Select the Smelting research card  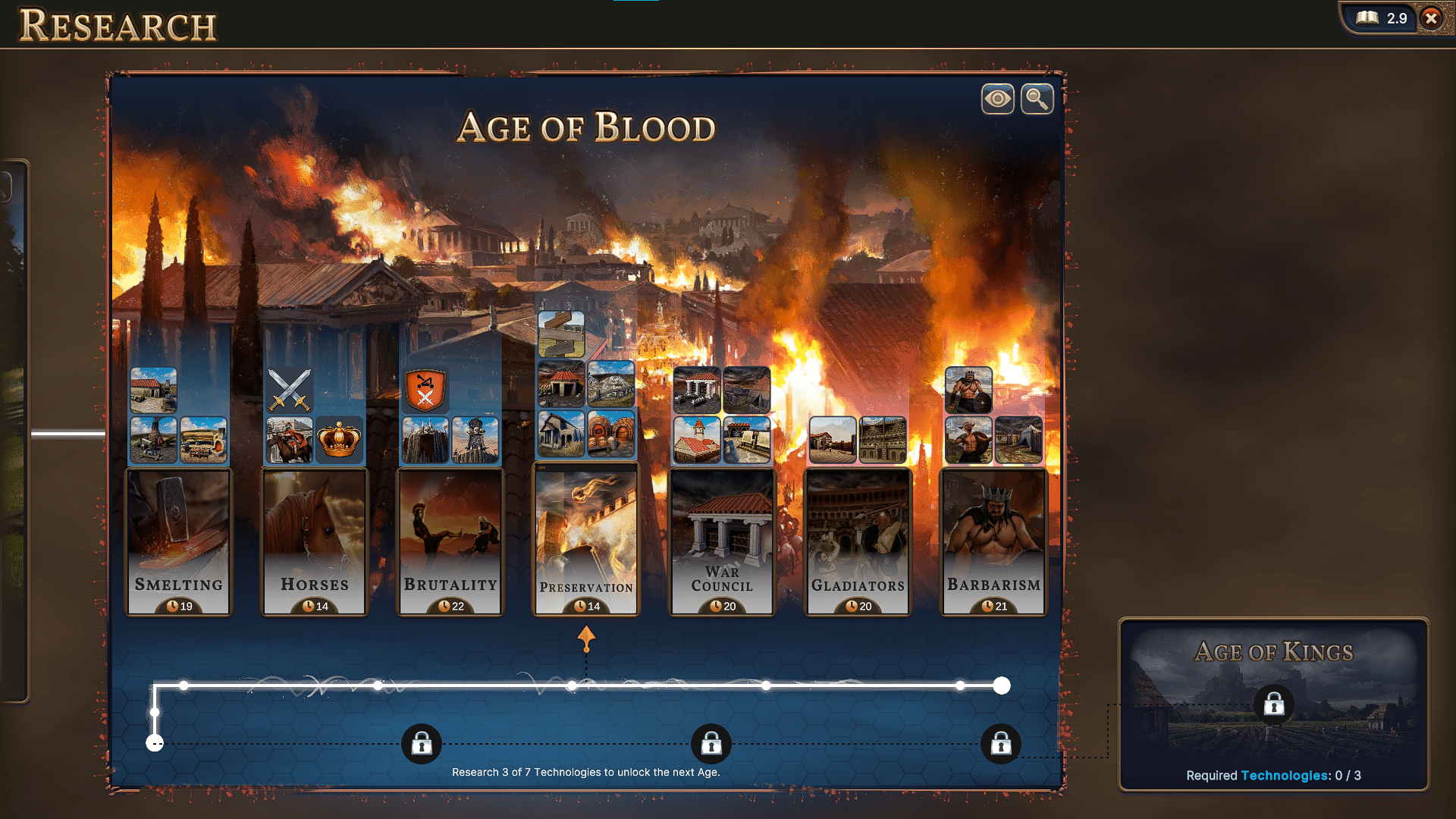pyautogui.click(x=178, y=540)
